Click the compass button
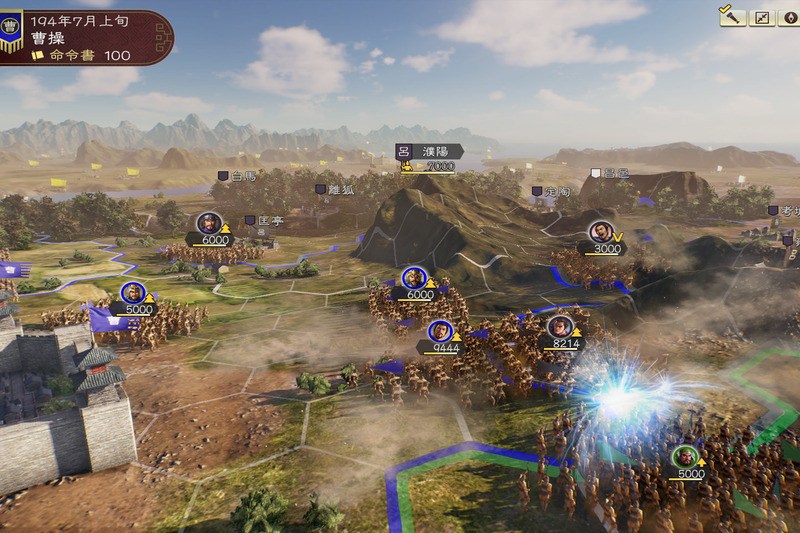 (x=787, y=17)
